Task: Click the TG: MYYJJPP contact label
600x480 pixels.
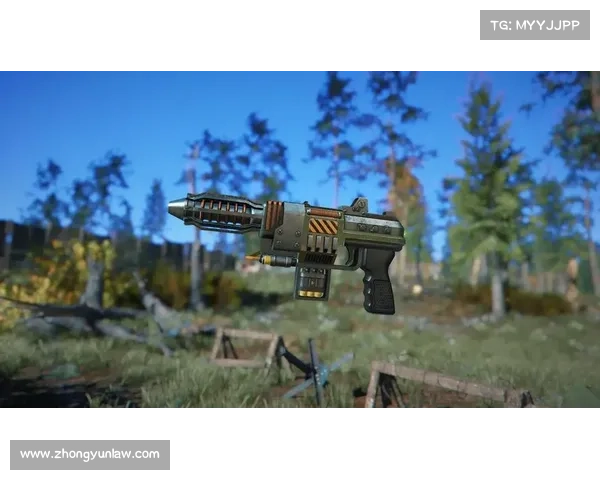Action: (x=535, y=25)
